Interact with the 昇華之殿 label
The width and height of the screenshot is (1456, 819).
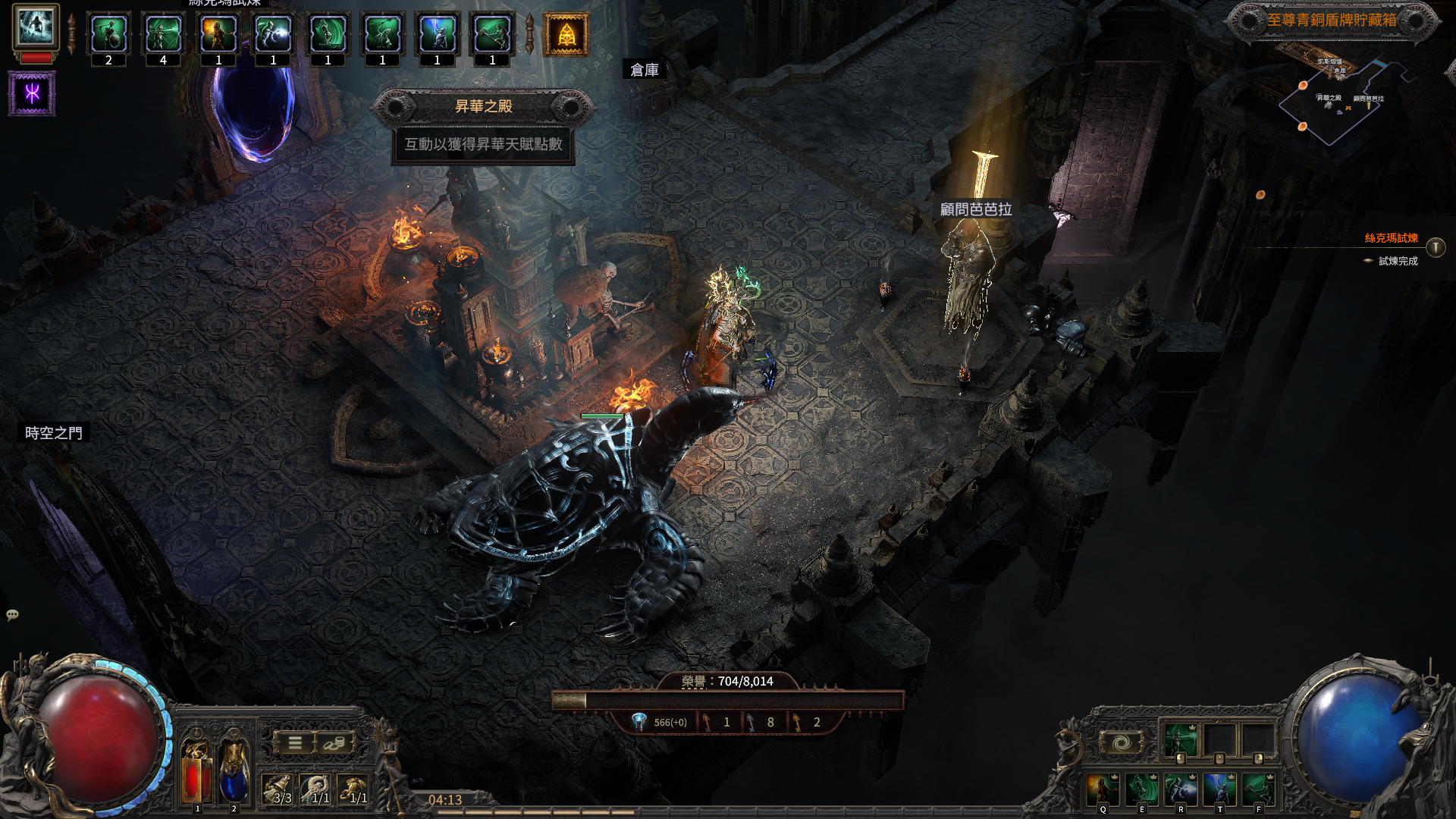483,107
